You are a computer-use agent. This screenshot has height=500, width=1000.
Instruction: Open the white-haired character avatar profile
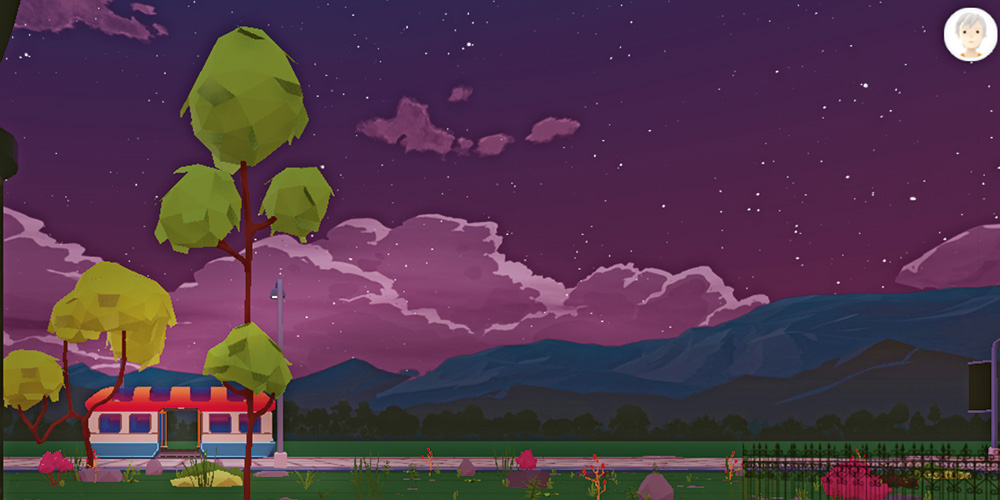point(969,35)
